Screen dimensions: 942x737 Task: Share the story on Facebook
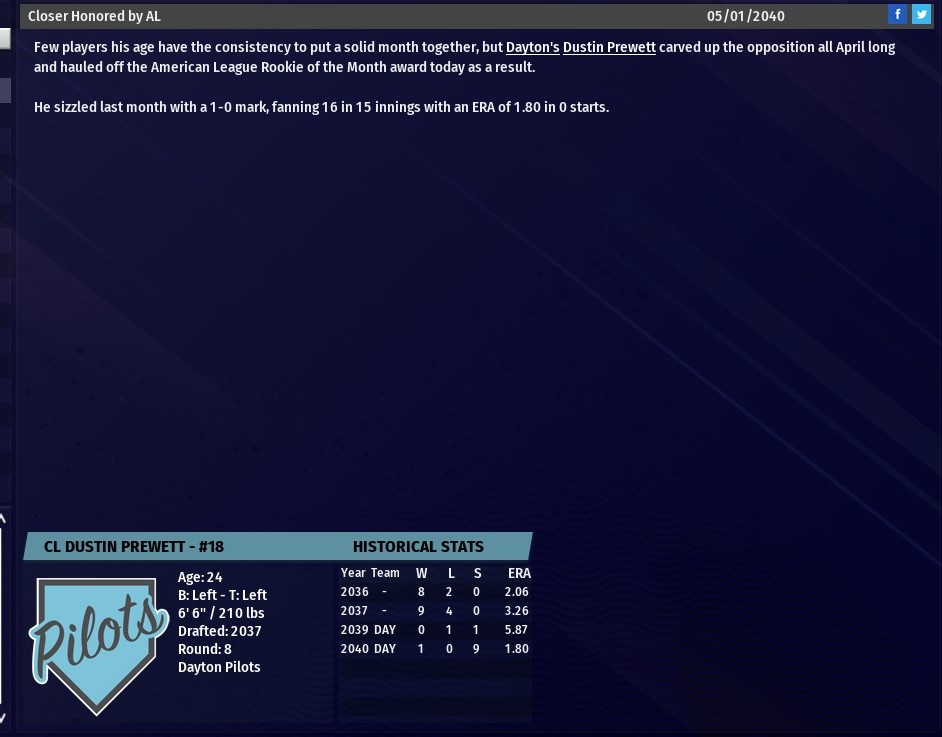pyautogui.click(x=897, y=14)
